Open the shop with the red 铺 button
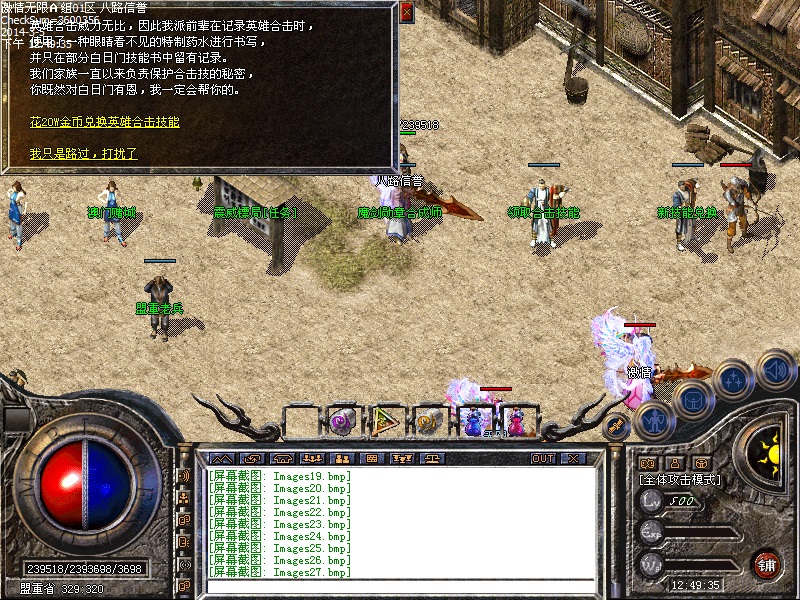This screenshot has width=800, height=600. pos(766,564)
